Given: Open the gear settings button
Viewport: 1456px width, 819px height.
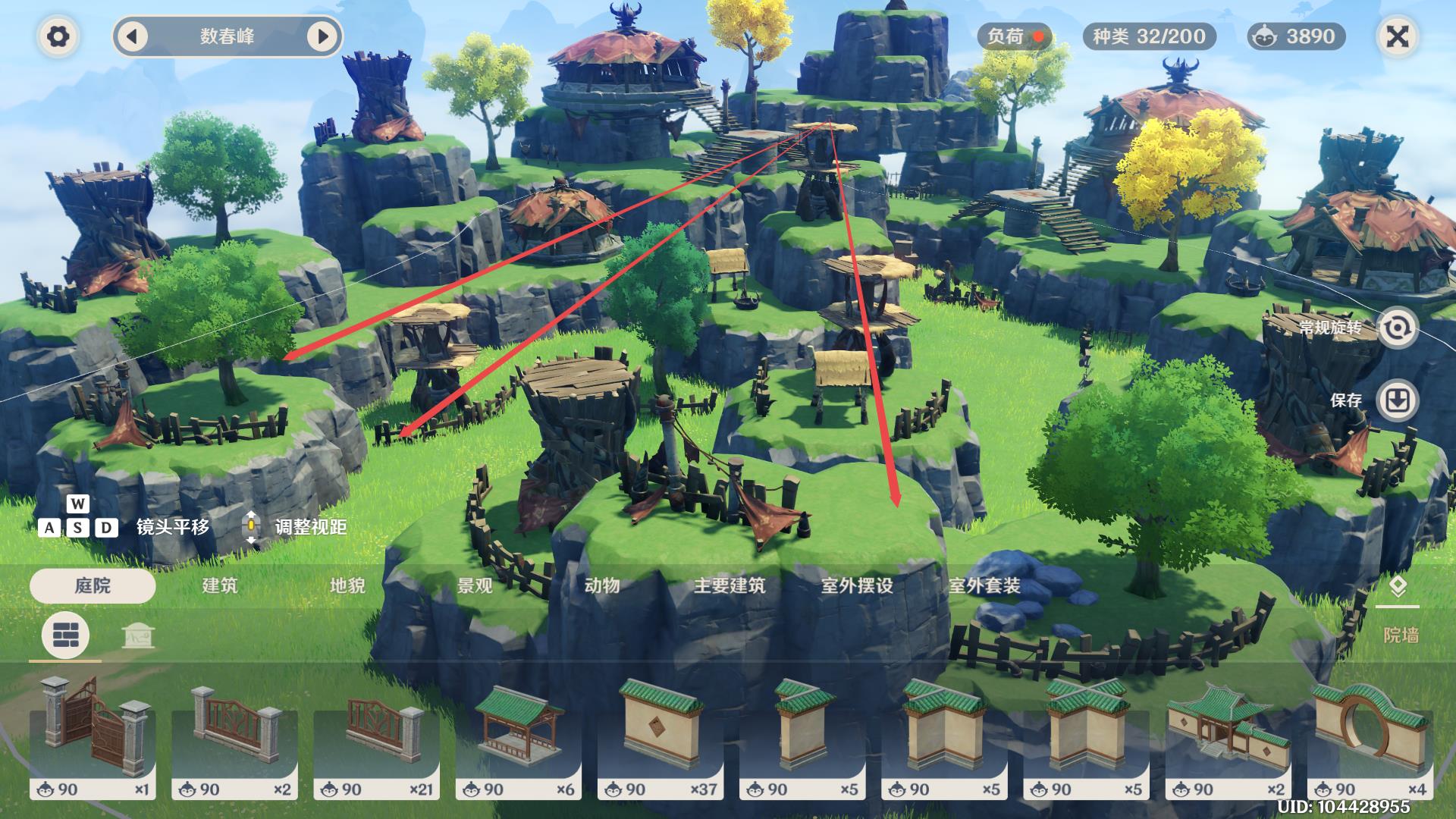Looking at the screenshot, I should click(x=58, y=36).
